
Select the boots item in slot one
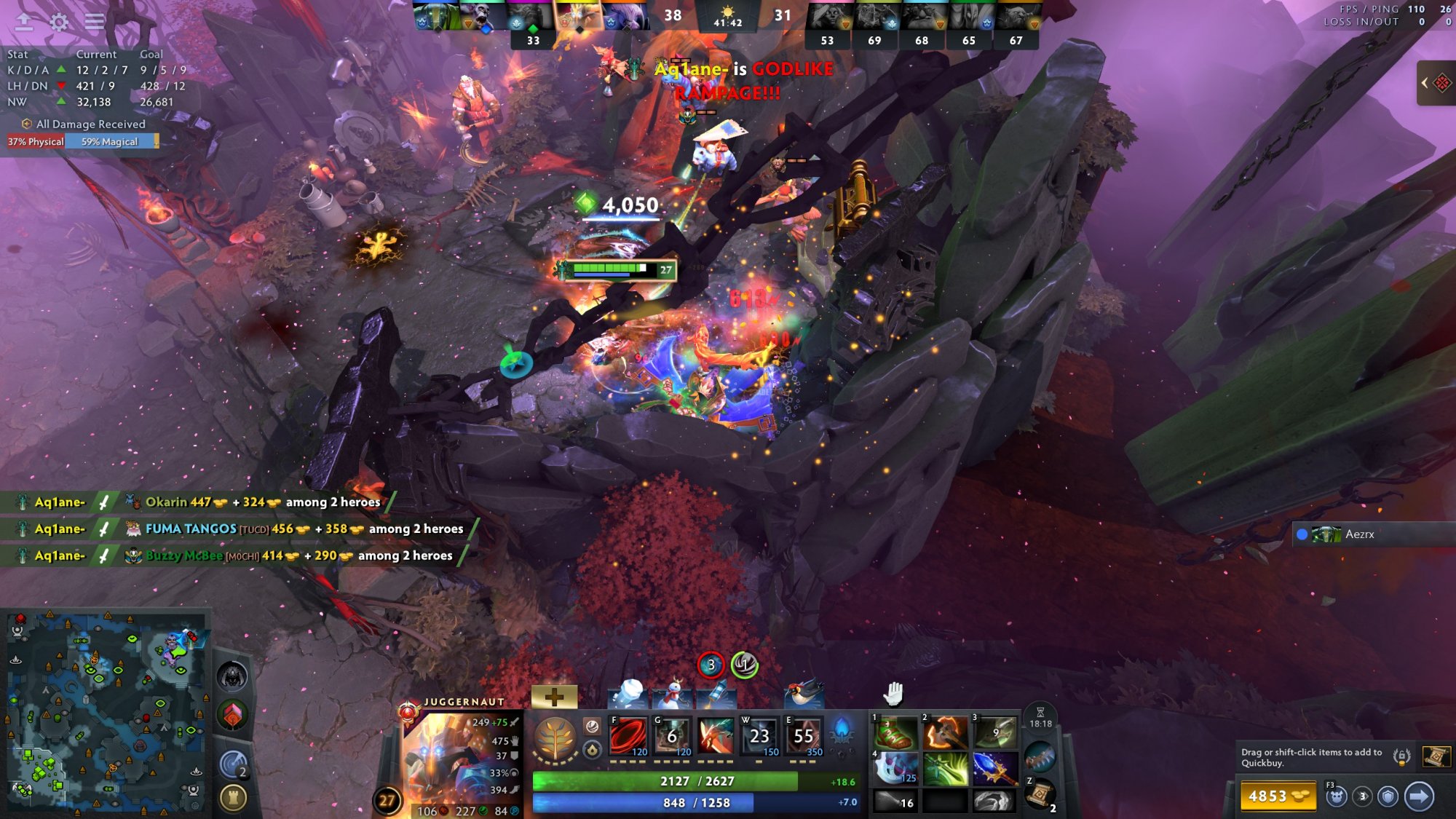[896, 733]
